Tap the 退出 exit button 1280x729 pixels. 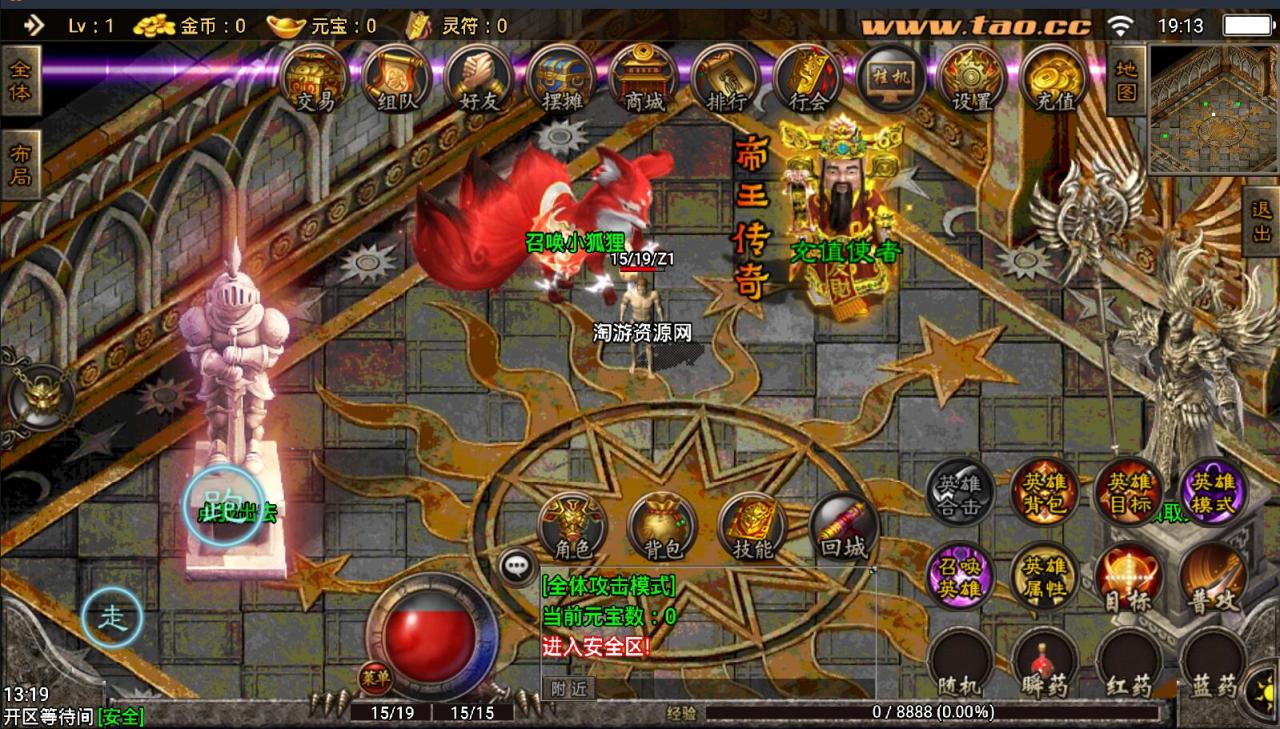(1261, 221)
